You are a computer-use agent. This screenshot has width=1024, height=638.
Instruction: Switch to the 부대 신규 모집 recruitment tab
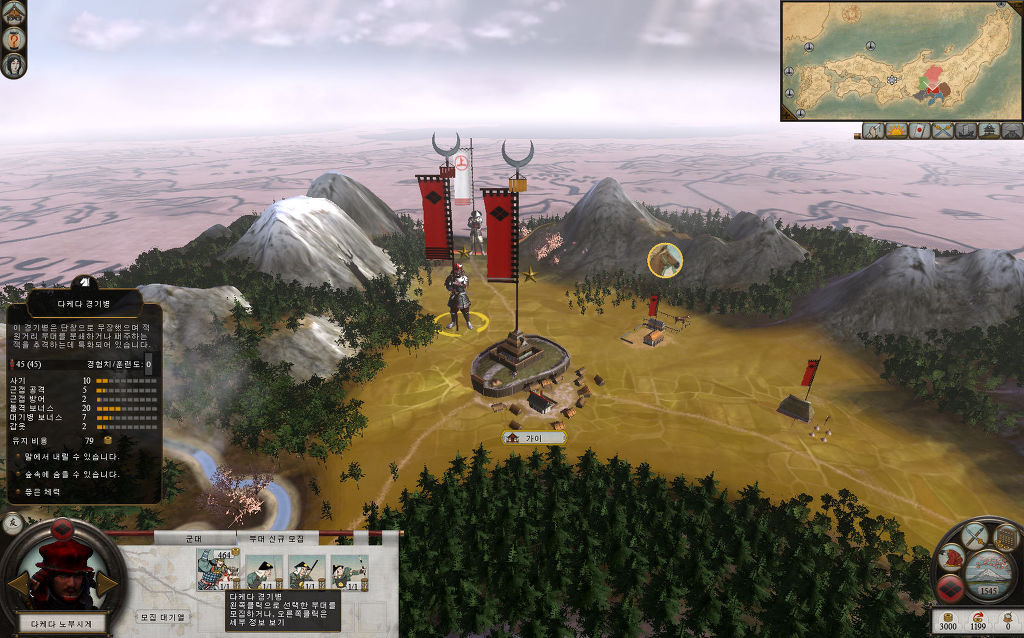tap(277, 538)
